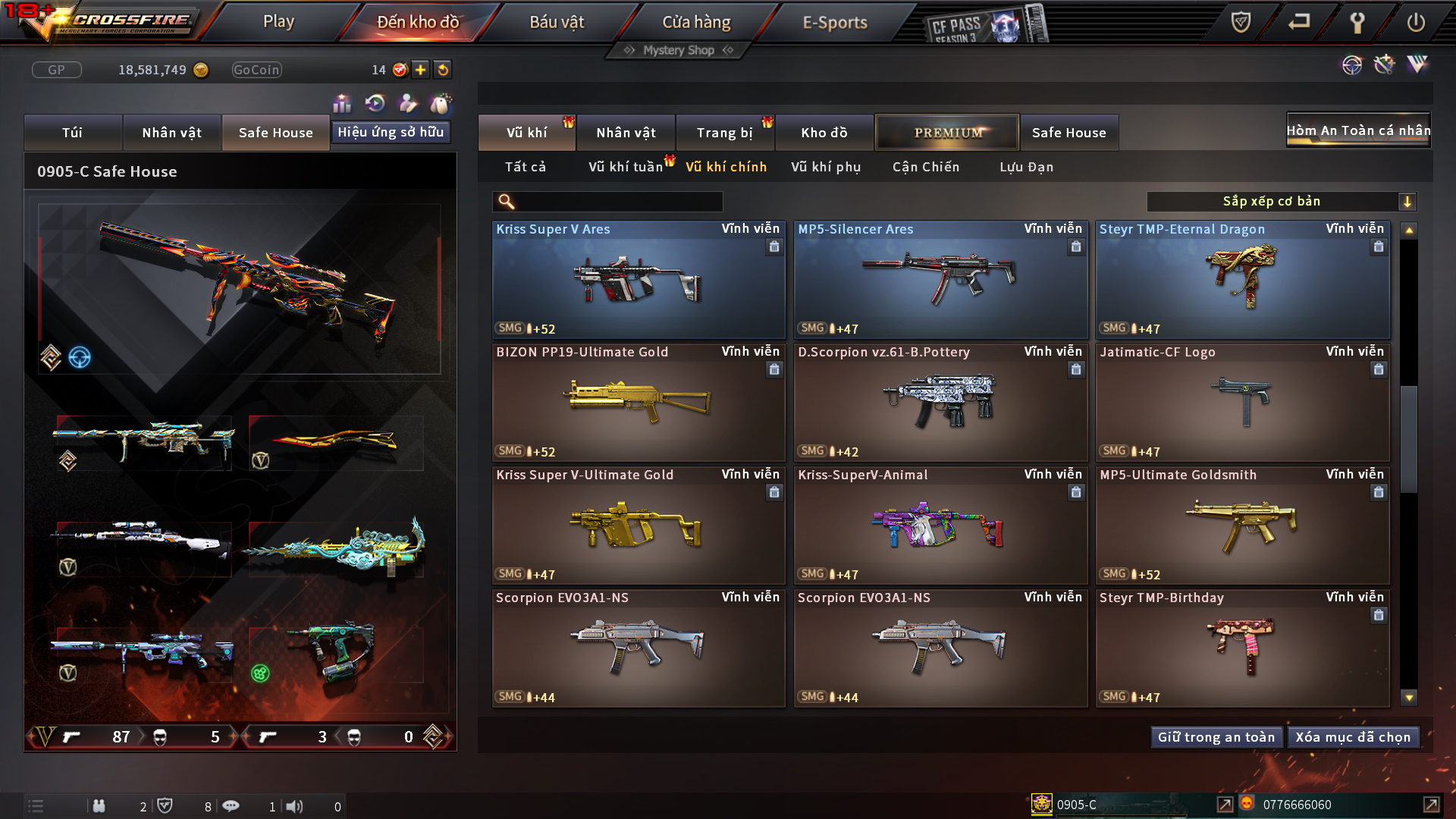Select the Trang bị tab
Image resolution: width=1456 pixels, height=819 pixels.
(724, 133)
